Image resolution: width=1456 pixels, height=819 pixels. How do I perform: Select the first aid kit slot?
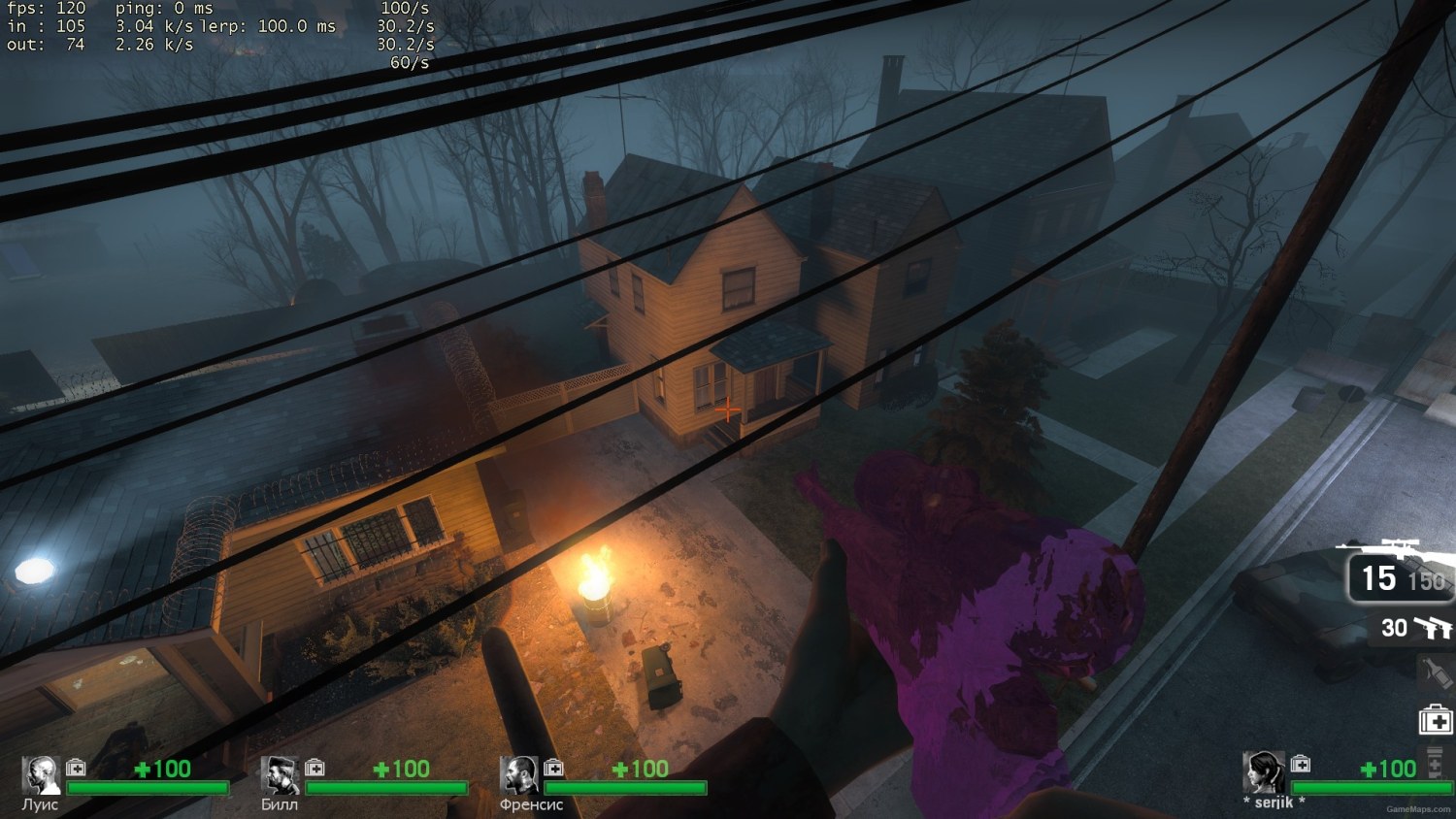(1436, 718)
